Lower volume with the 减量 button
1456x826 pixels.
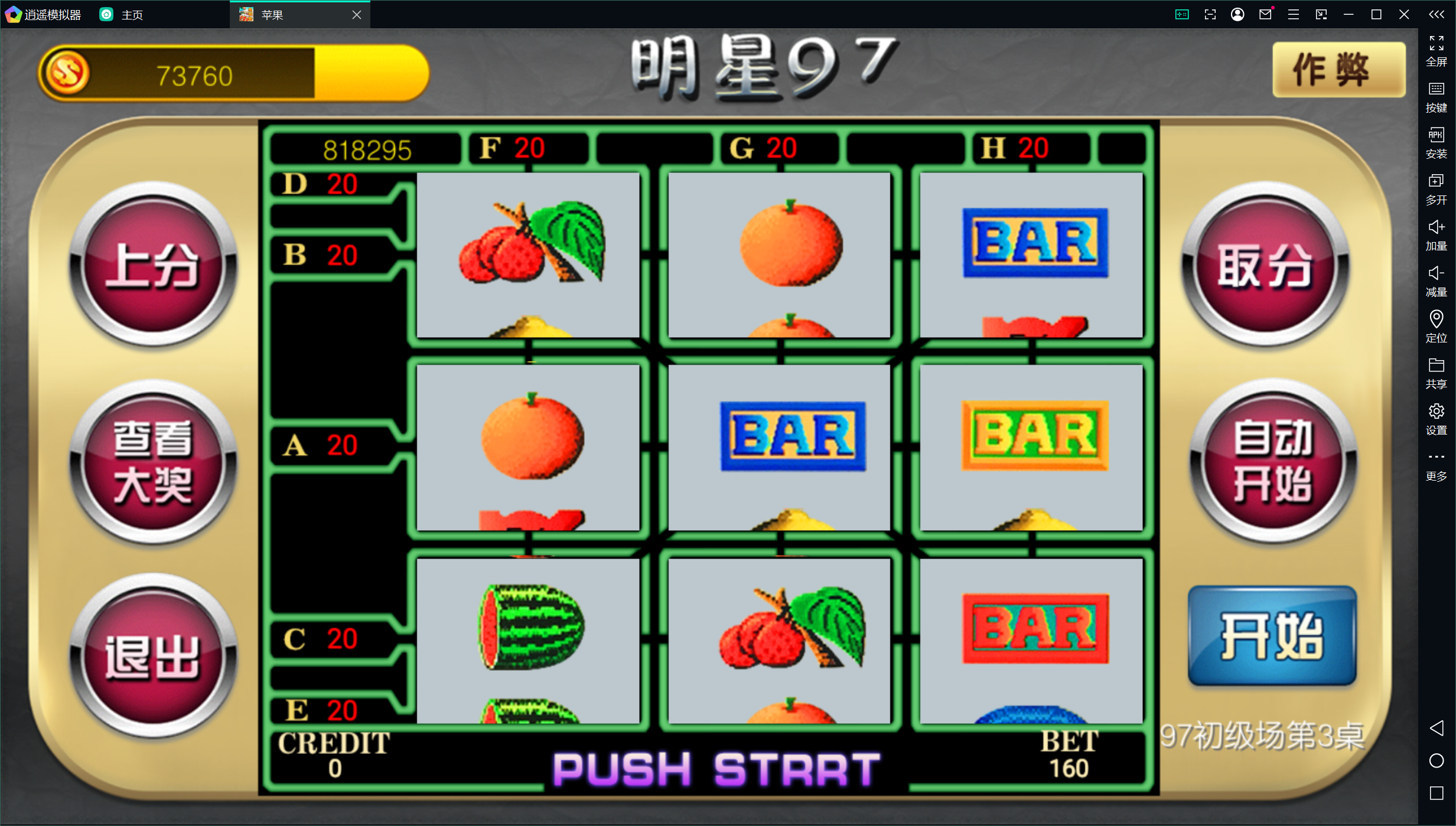(x=1436, y=280)
